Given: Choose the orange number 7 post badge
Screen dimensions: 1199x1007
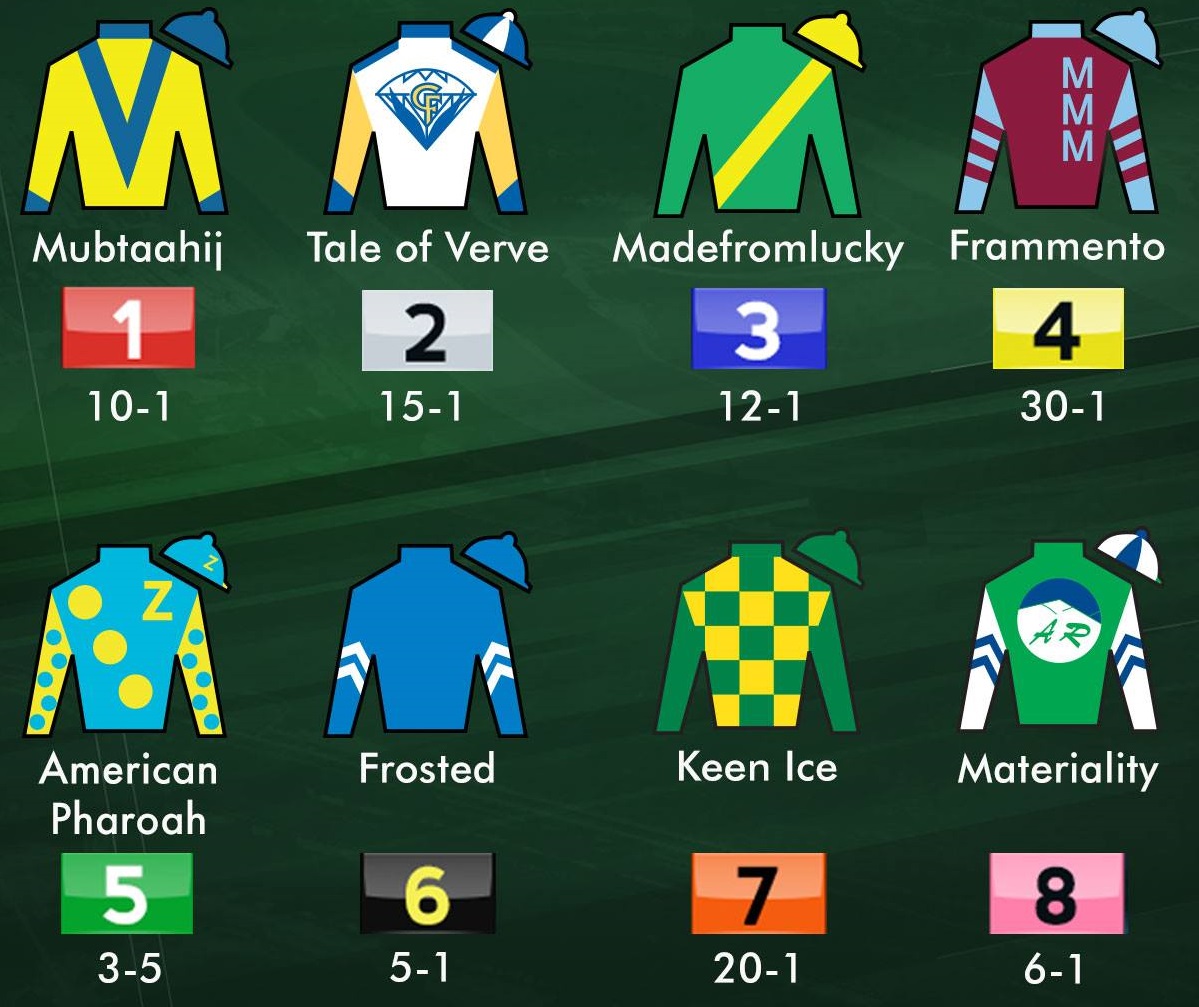Looking at the screenshot, I should point(759,892).
